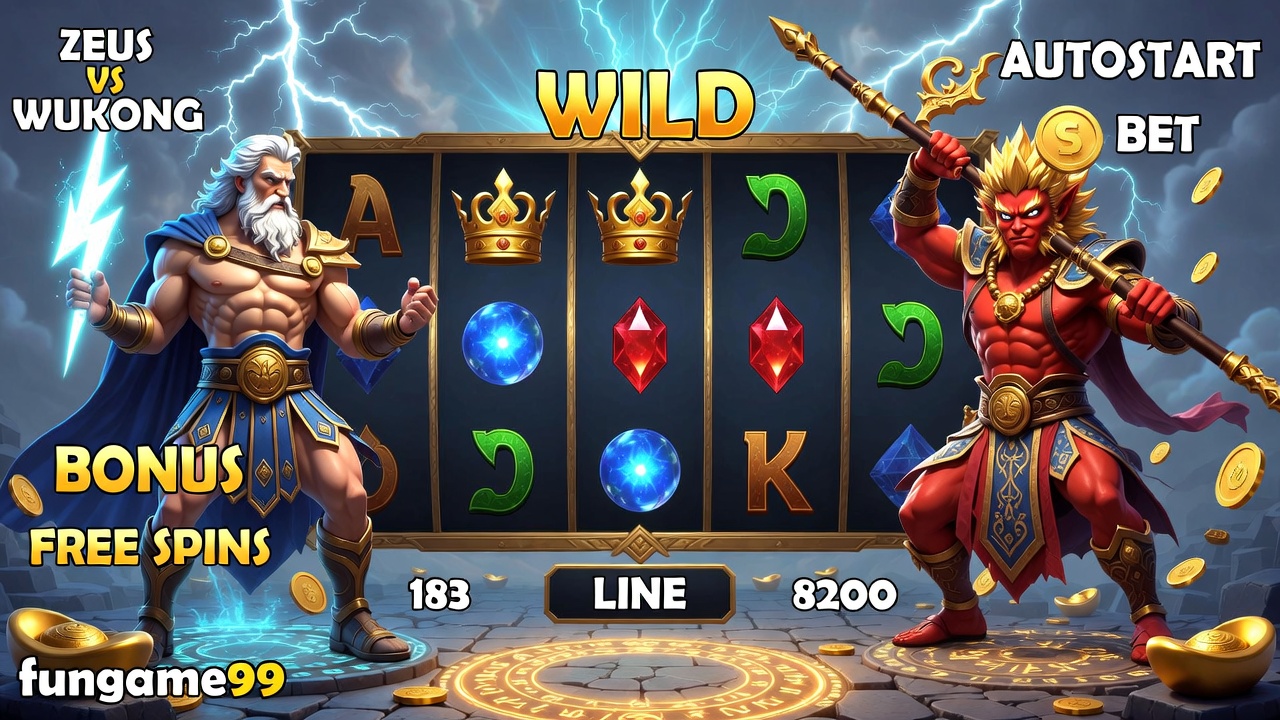Open the BET option
The height and width of the screenshot is (720, 1280).
click(1157, 133)
